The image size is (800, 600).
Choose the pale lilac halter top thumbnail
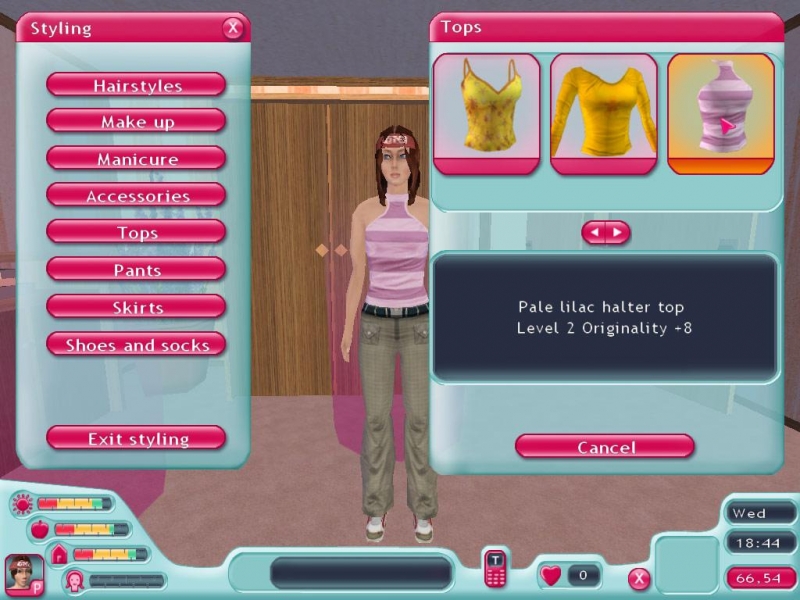click(x=720, y=113)
